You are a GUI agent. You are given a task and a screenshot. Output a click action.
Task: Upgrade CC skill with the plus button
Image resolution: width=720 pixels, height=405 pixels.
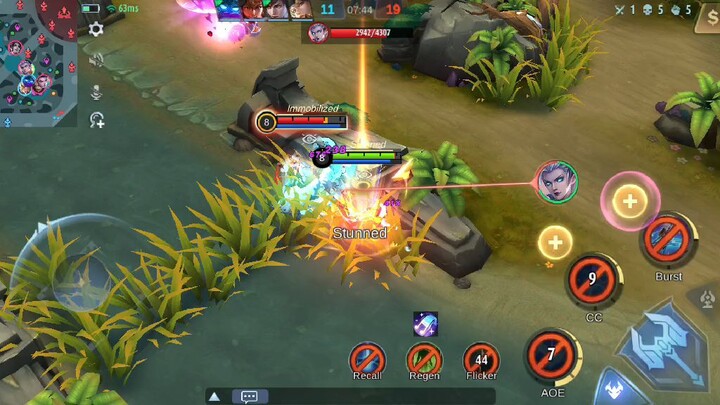click(555, 241)
